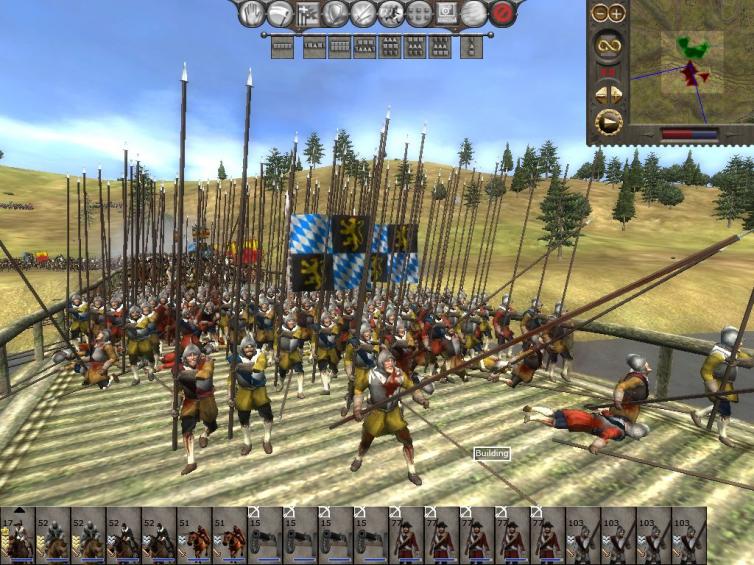Select the first cannon artillery unit card
754x565 pixels.
tap(264, 536)
